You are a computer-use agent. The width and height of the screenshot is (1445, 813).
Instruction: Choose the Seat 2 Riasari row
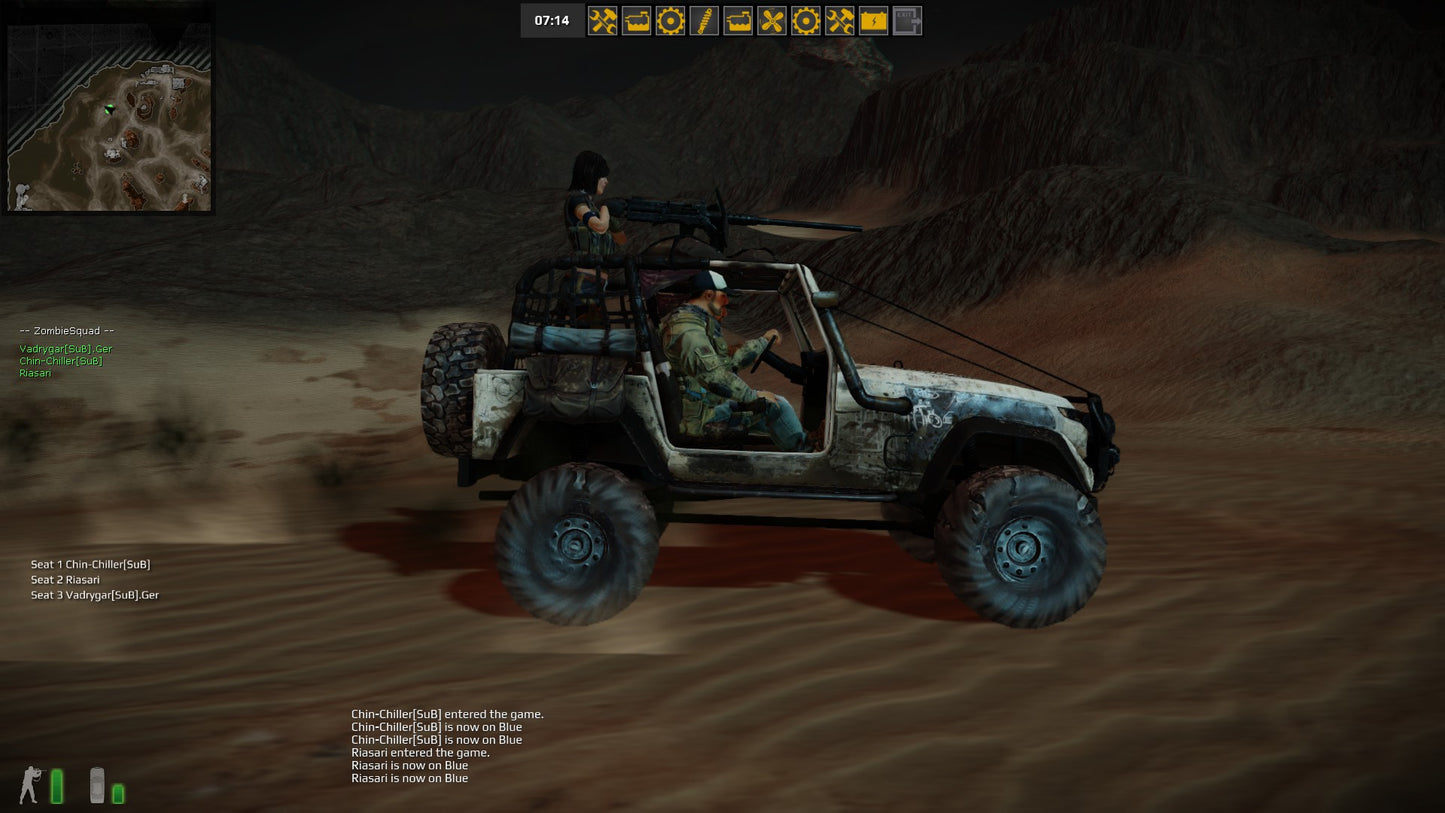(x=65, y=580)
